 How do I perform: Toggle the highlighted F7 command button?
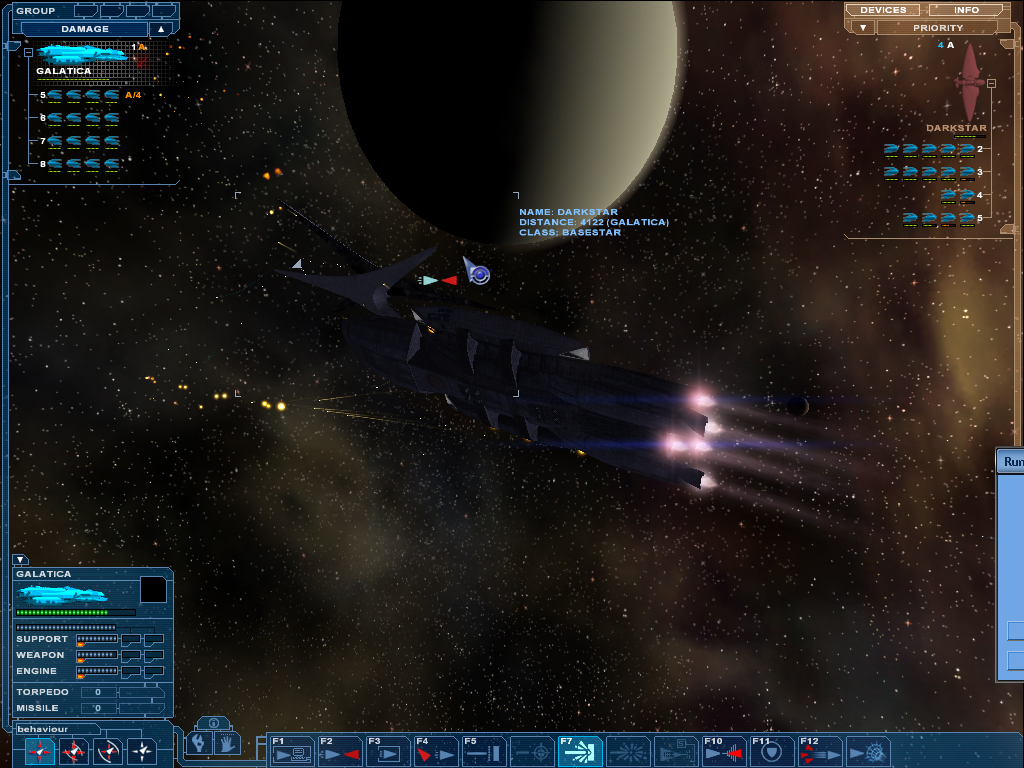coord(580,750)
